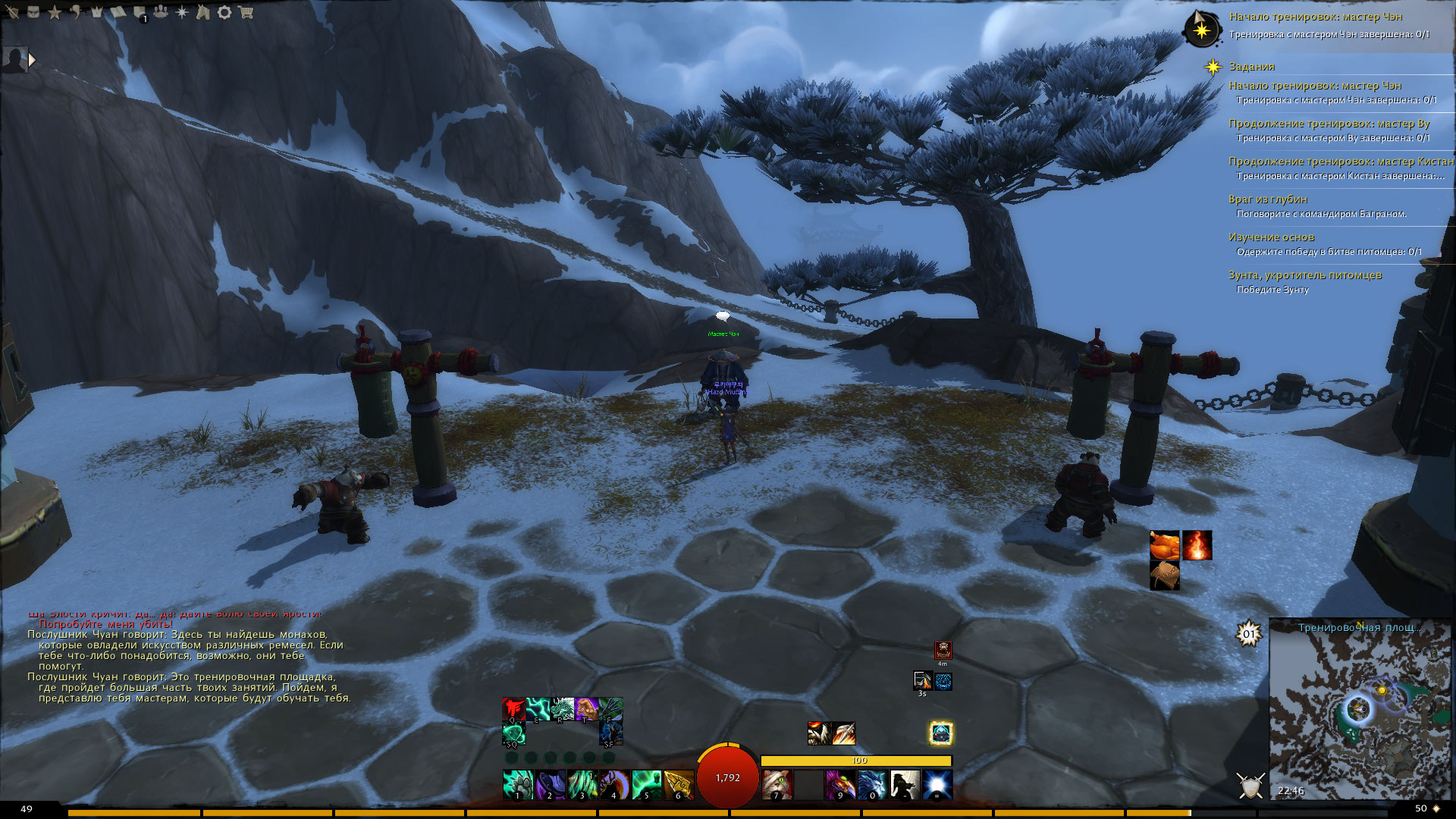Activate the golden spear ability in slot 6

(678, 784)
